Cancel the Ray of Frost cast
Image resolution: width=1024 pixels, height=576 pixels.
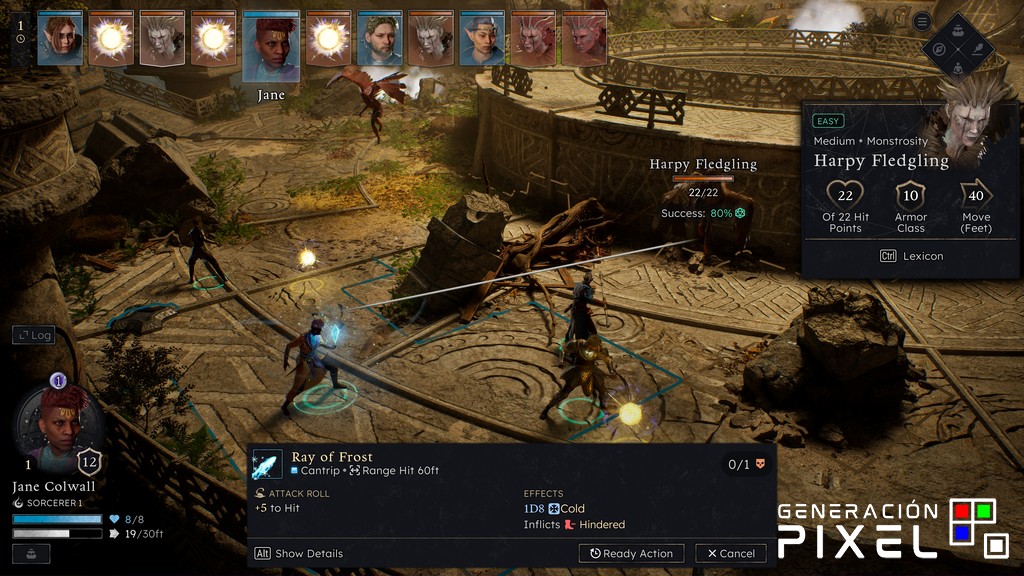pos(731,553)
